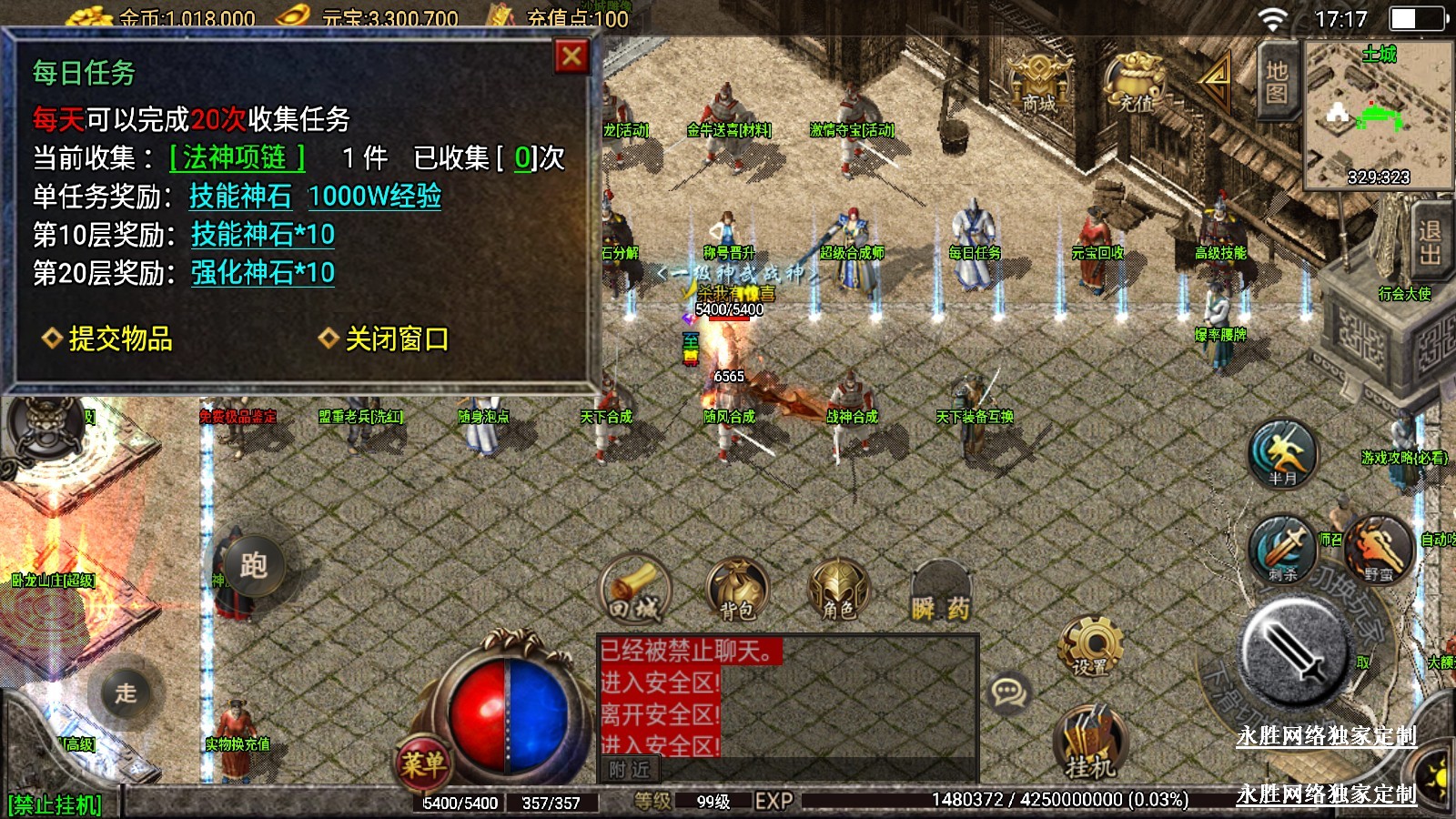
Task: Activate the 野蛮 skill
Action: click(x=1378, y=550)
